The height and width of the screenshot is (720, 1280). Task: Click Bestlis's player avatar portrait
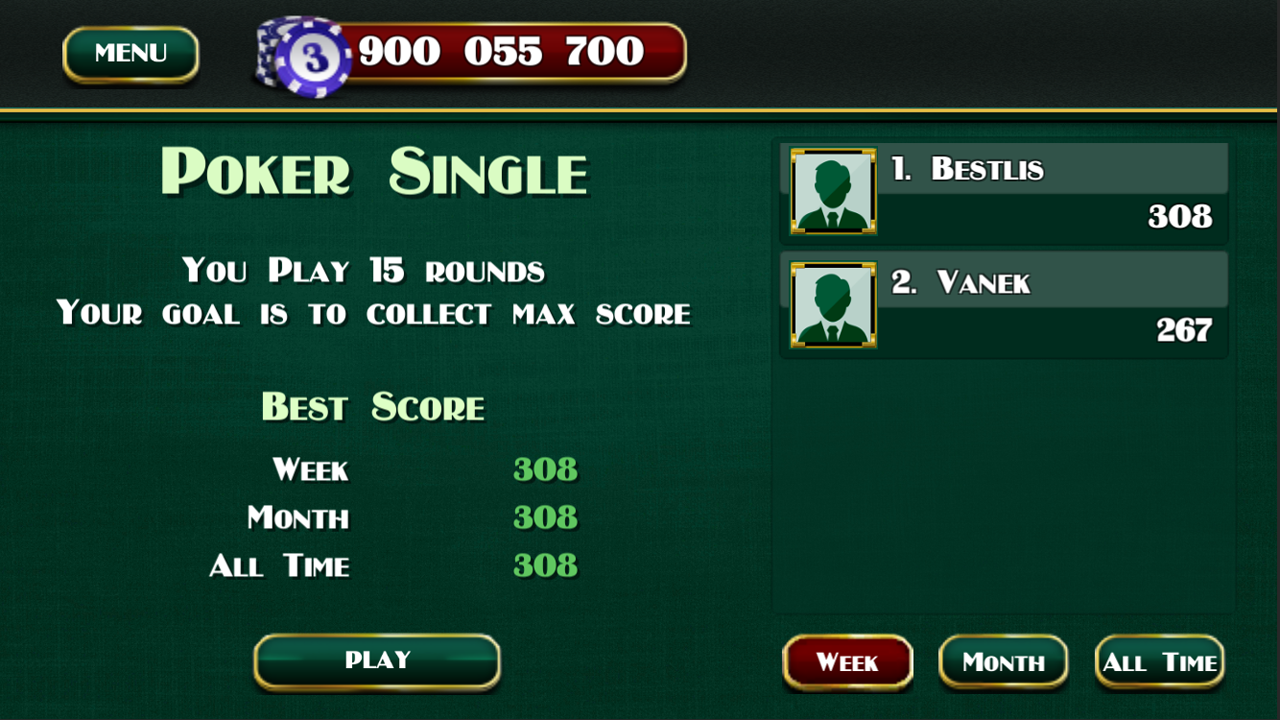pyautogui.click(x=831, y=192)
